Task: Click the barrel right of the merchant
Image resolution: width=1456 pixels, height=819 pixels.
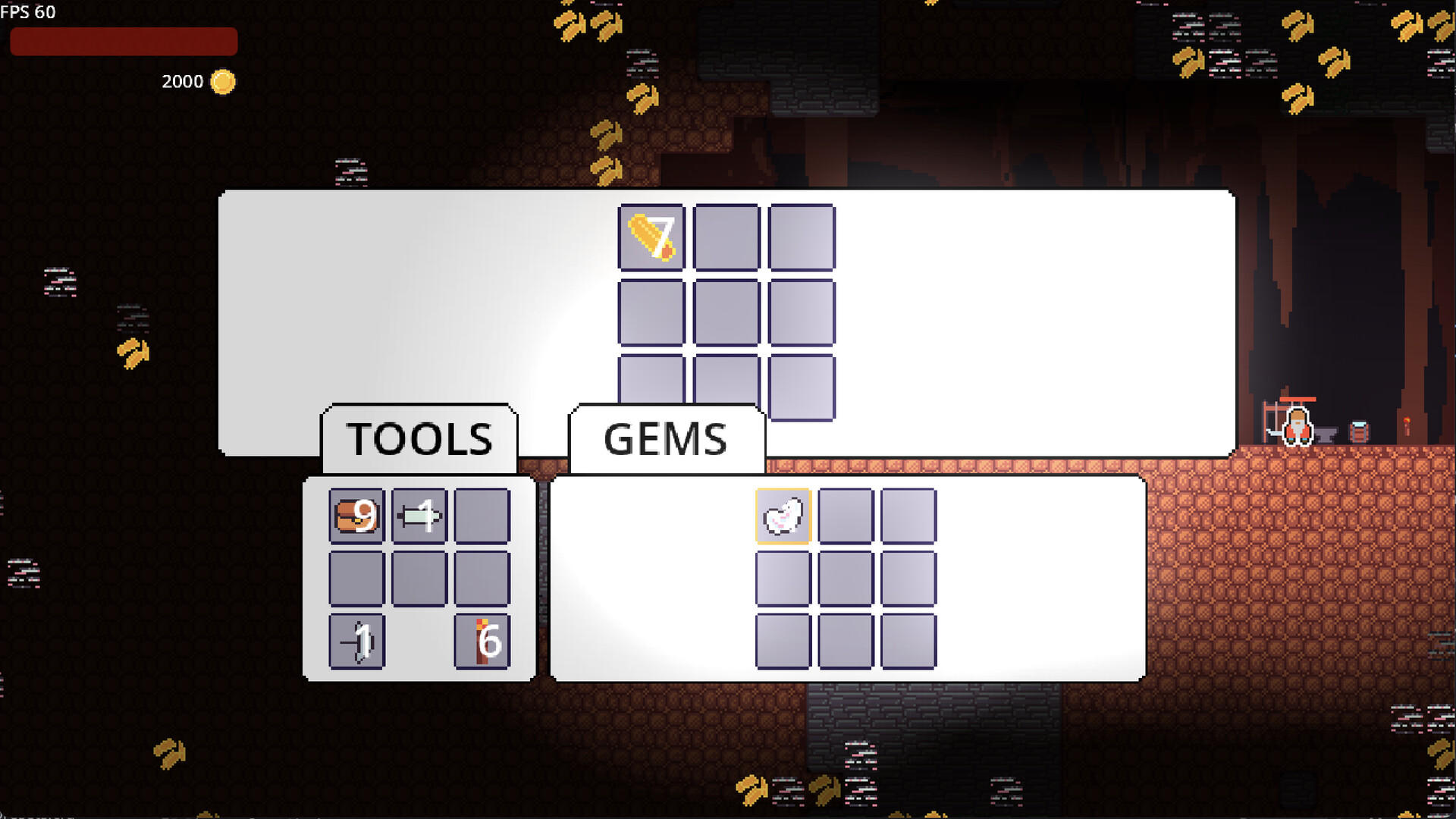Action: click(x=1358, y=431)
